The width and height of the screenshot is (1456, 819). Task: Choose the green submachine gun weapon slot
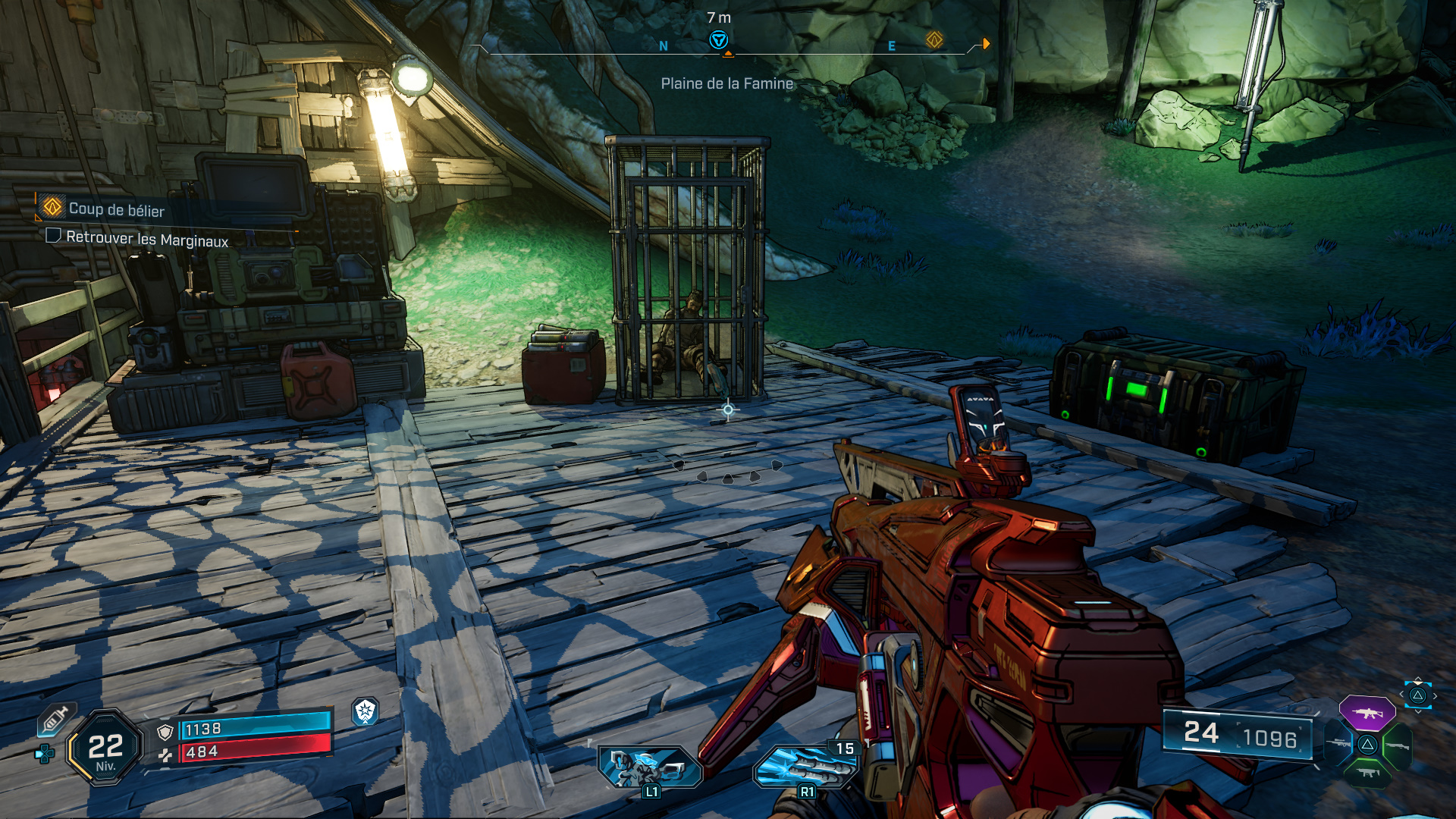[1367, 773]
